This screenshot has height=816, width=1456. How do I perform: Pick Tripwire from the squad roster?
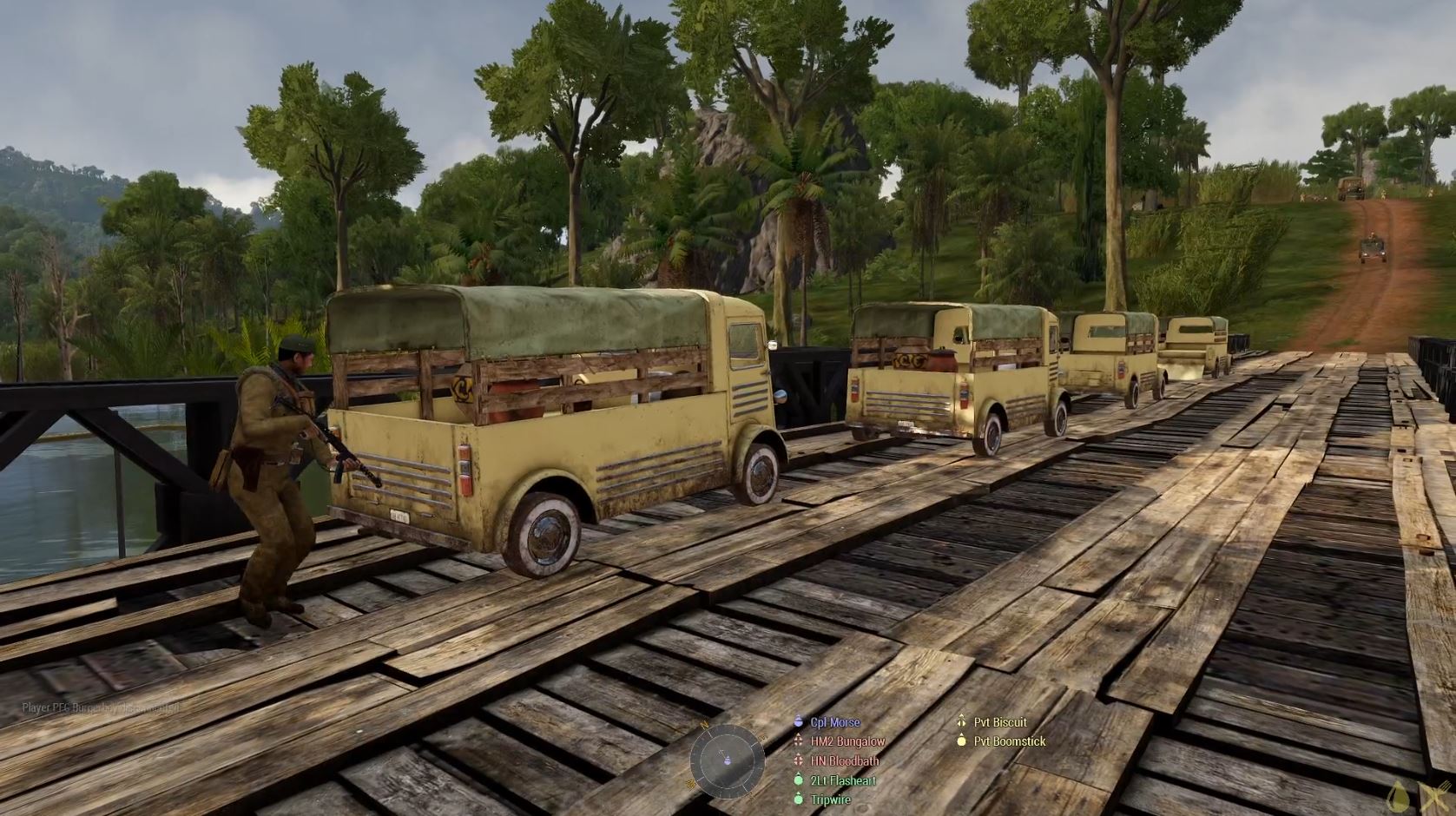830,800
